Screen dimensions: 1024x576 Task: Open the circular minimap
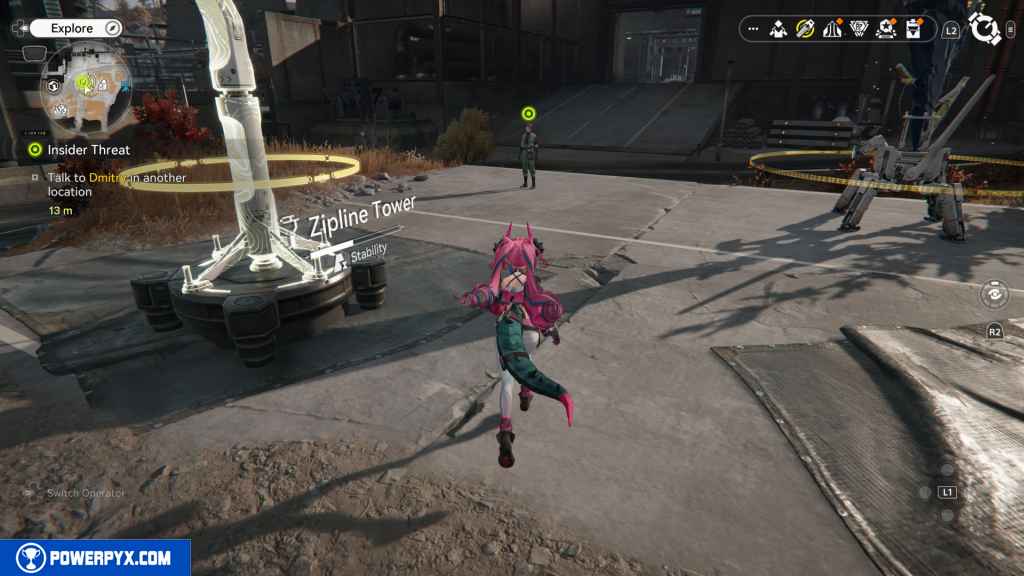coord(90,88)
